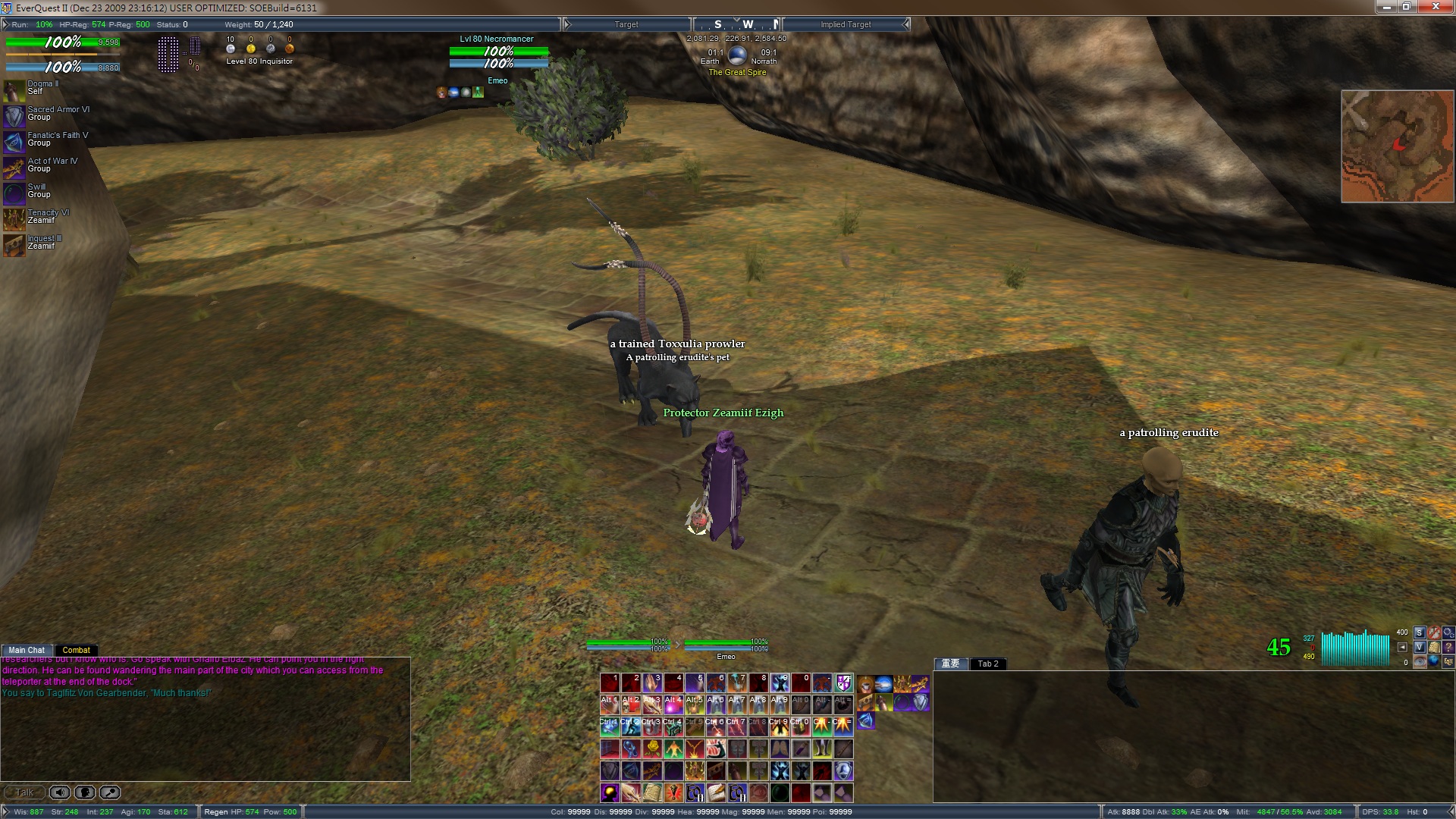Click the Talk button
The width and height of the screenshot is (1456, 819).
(24, 792)
